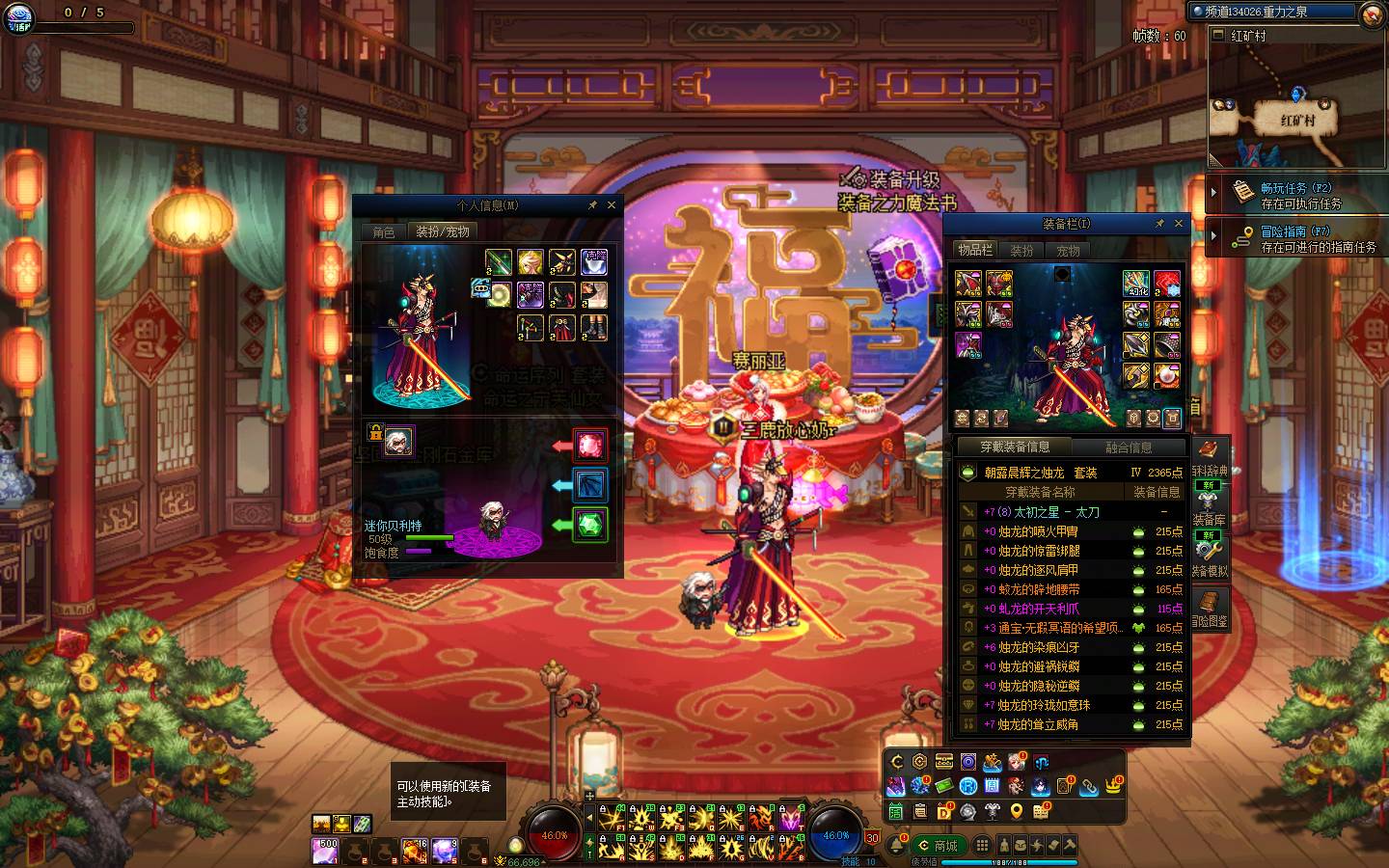Open the 装备模拟 equipment simulator button
Viewport: 1389px width, 868px height.
tap(1209, 557)
